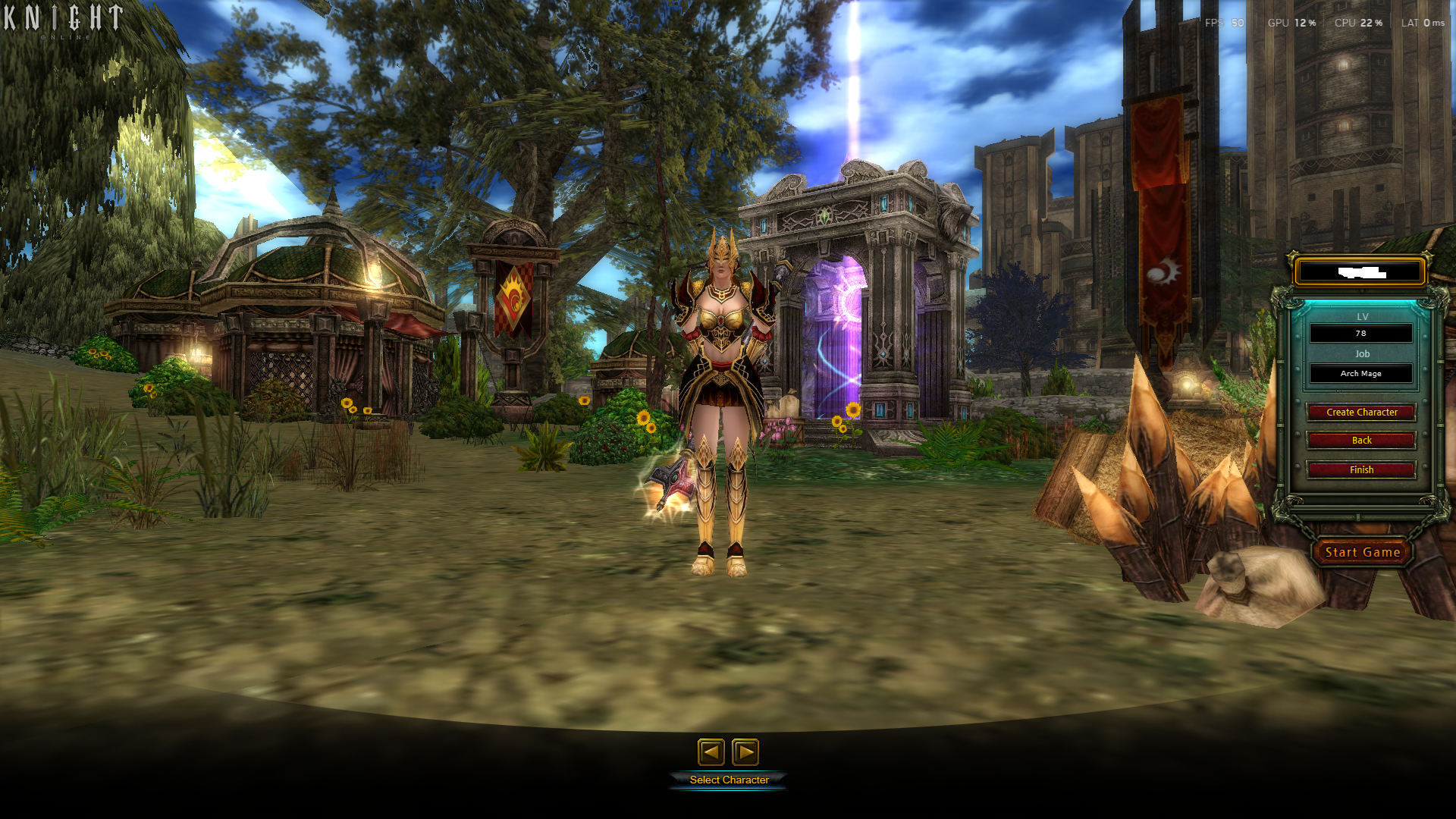Click the CPU usage indicator

click(1357, 23)
